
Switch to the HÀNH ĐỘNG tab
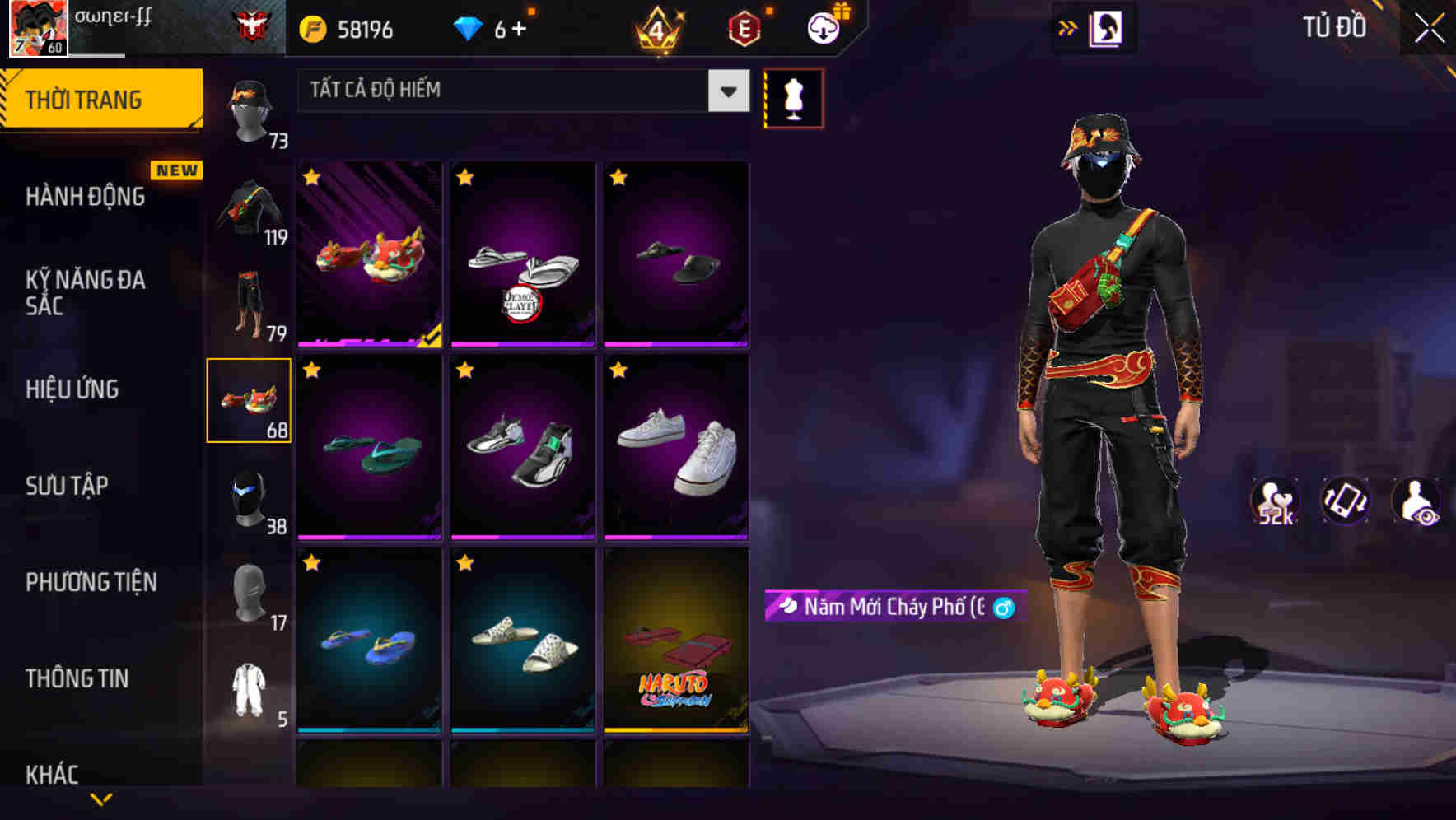pos(85,197)
